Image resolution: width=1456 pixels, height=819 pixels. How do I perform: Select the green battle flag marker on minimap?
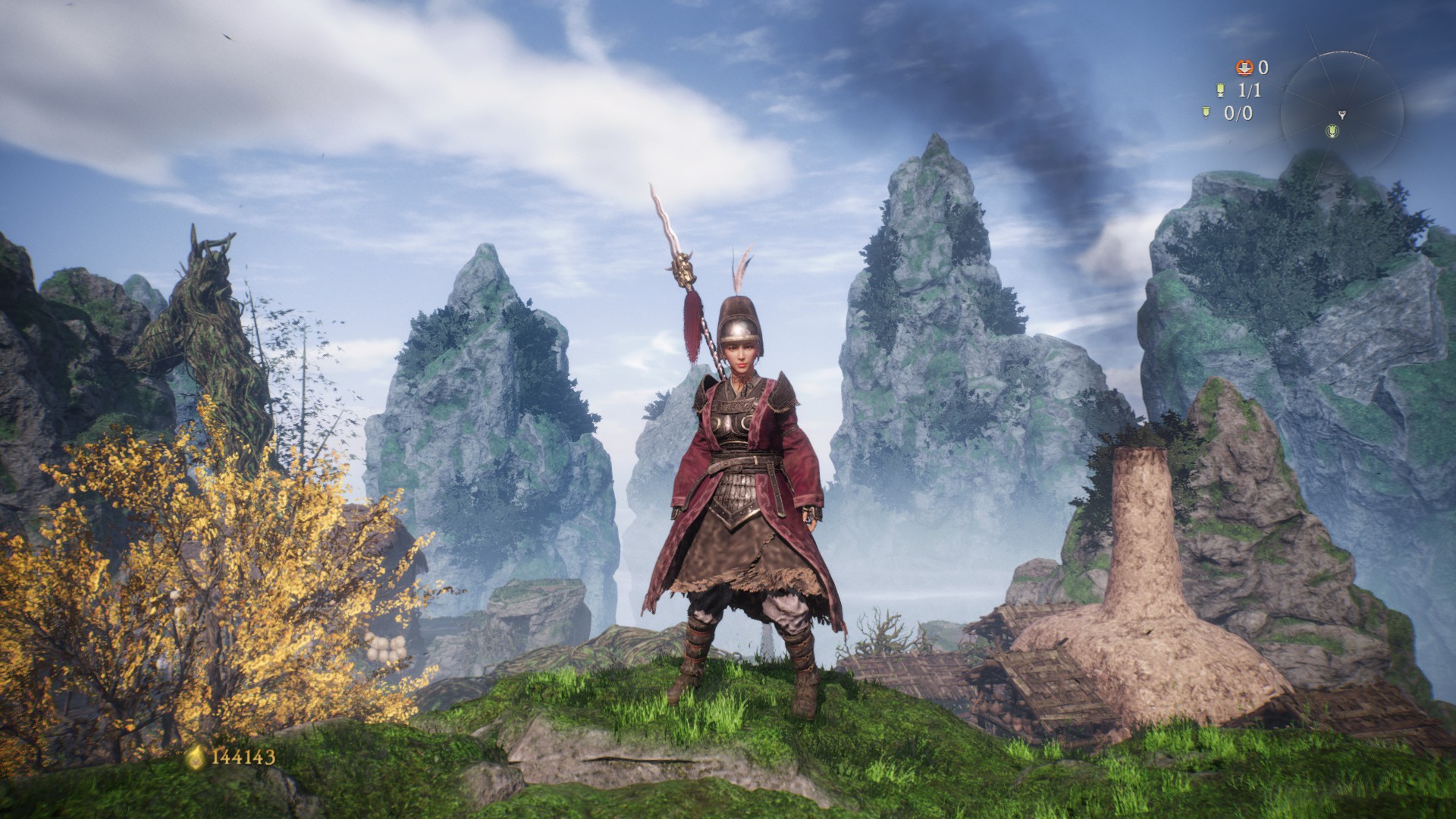pyautogui.click(x=1332, y=132)
